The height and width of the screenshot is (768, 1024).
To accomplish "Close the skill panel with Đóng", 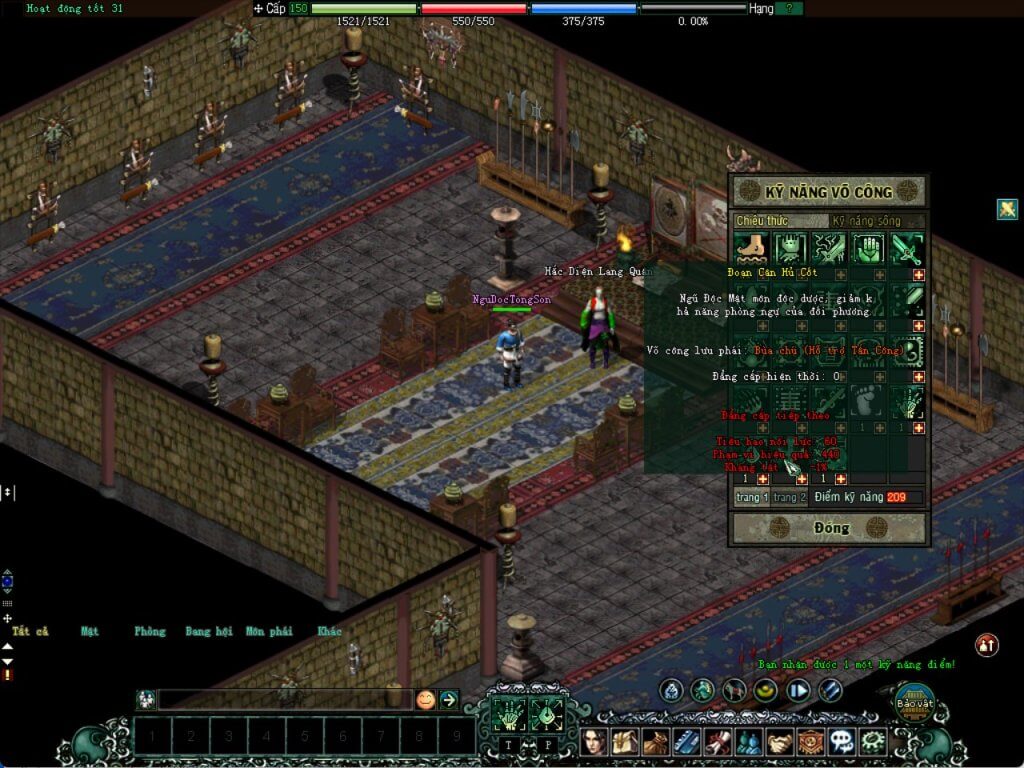I will point(830,527).
